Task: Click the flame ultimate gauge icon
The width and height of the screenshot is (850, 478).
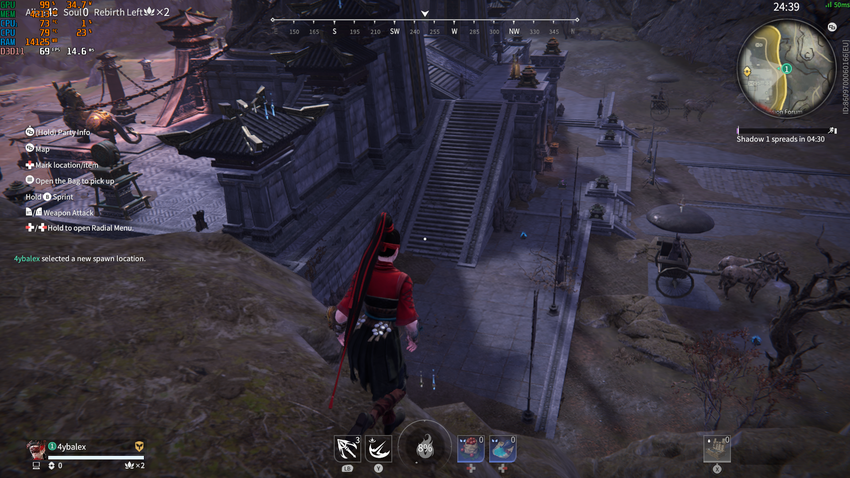Action: [424, 446]
